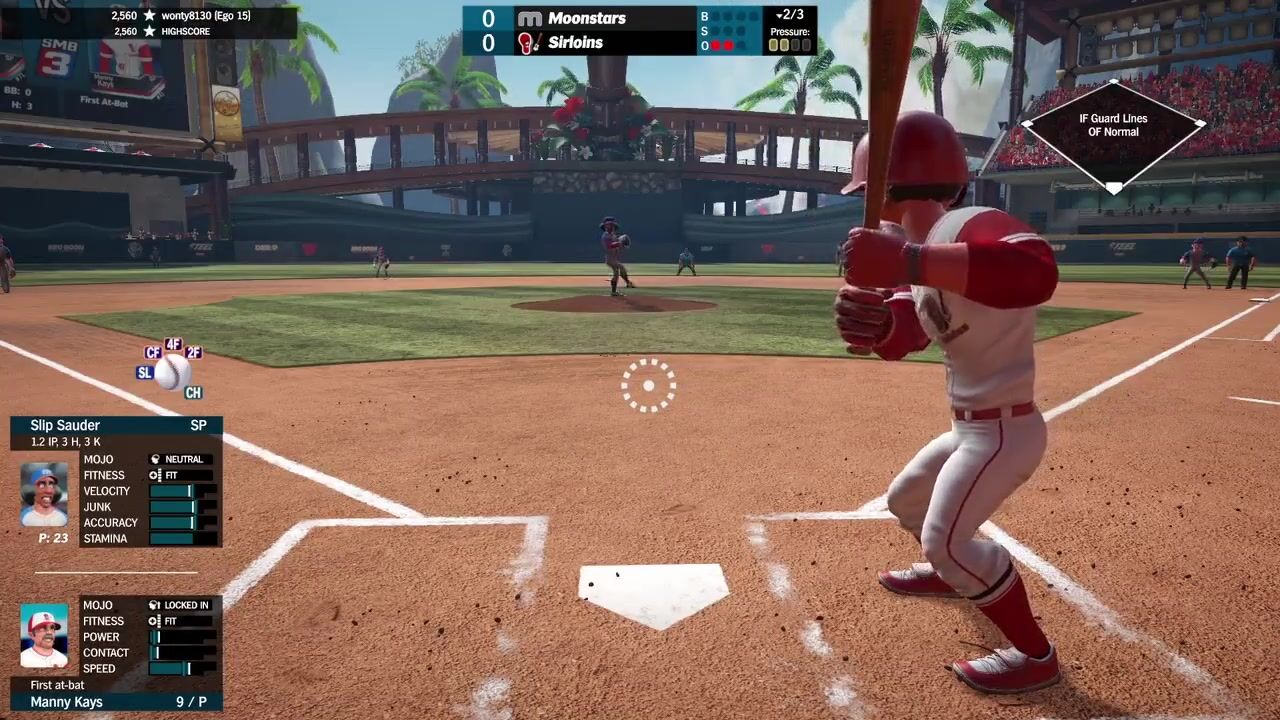Pick the SL slider pitch label

[145, 373]
